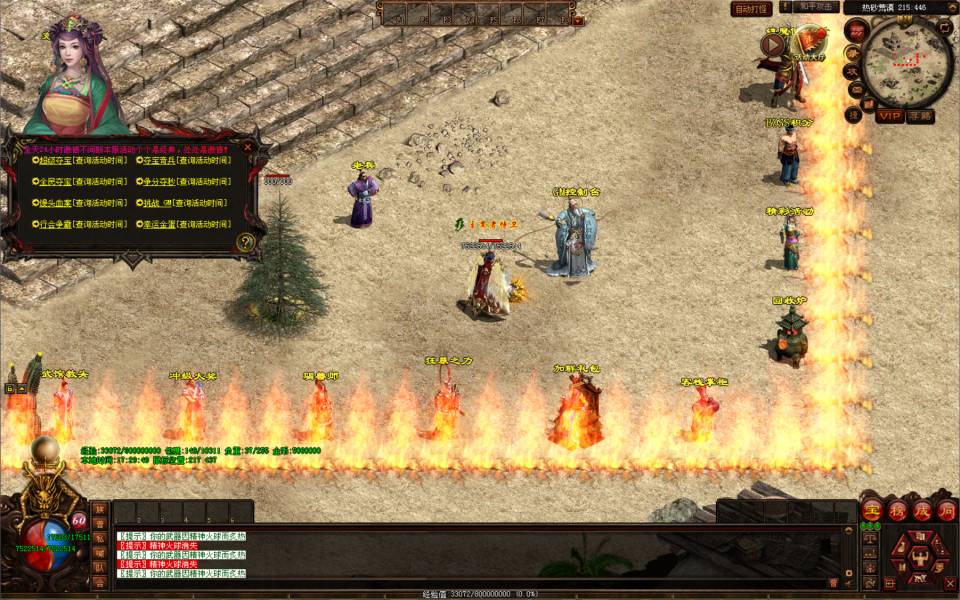This screenshot has width=960, height=600.
Task: Click the question mark help icon
Action: point(246,241)
